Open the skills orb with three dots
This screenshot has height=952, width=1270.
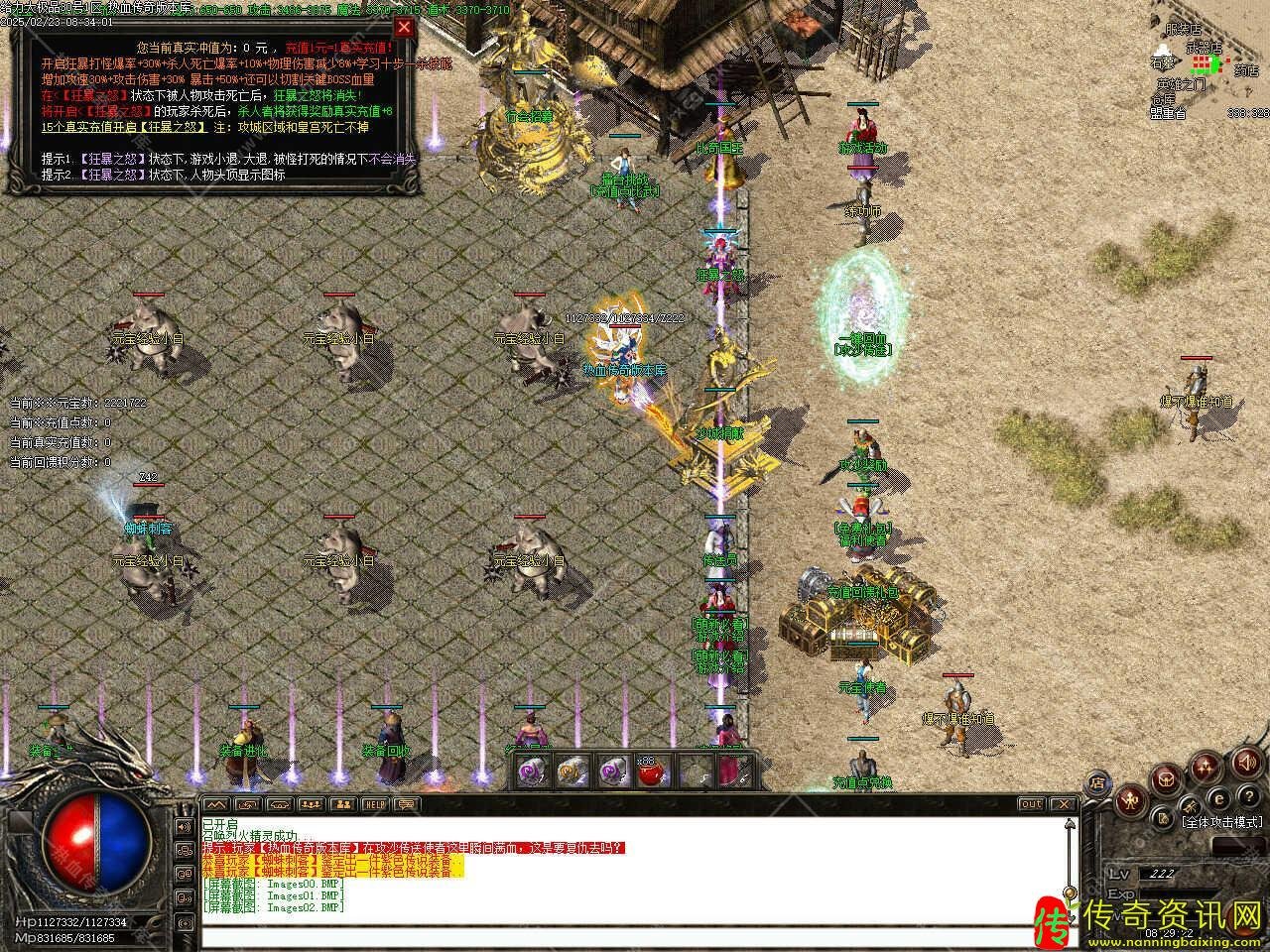coord(1206,767)
